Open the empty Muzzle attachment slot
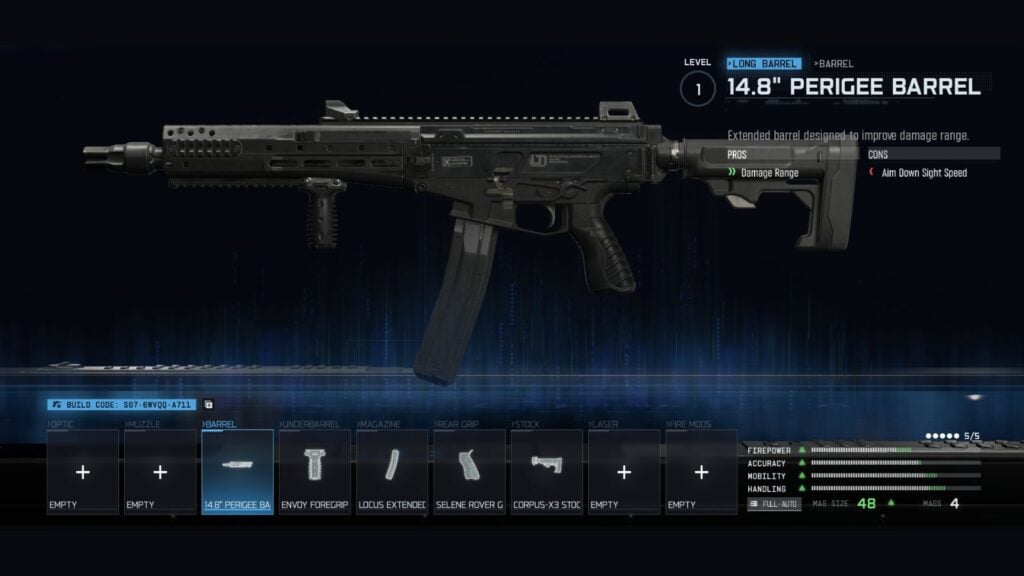This screenshot has width=1024, height=576. point(160,472)
